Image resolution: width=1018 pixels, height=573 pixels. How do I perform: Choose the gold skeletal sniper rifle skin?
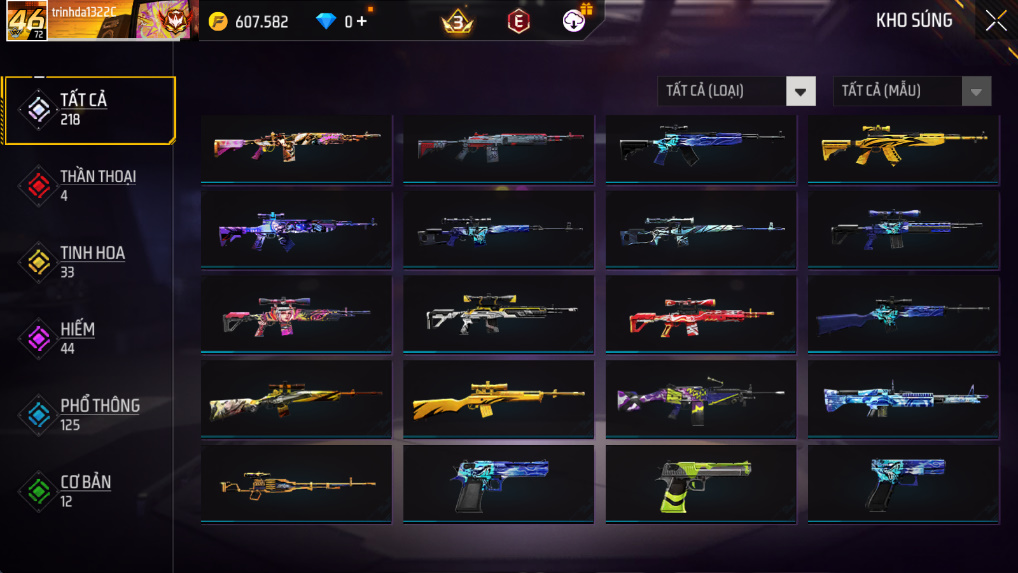point(296,485)
